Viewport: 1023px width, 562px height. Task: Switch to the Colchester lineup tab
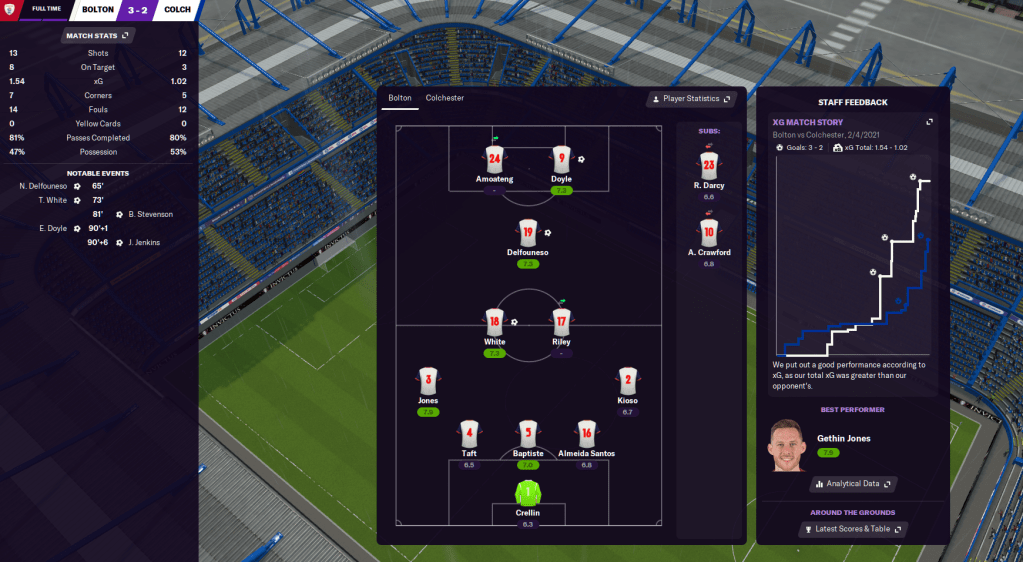coord(444,98)
